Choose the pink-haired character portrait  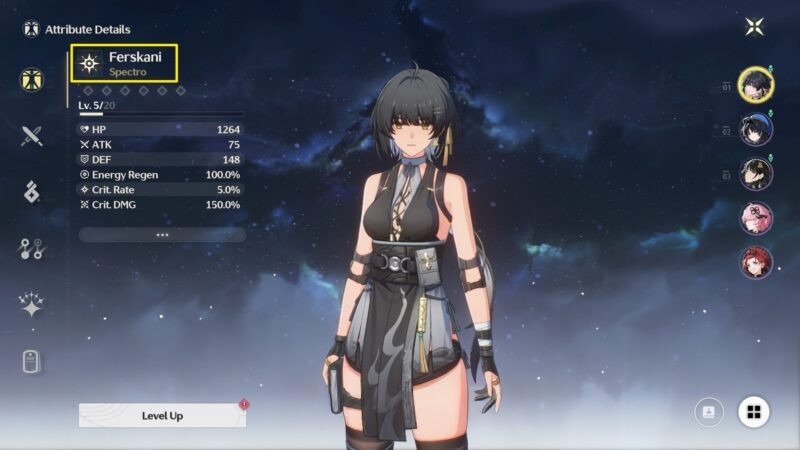coord(755,218)
